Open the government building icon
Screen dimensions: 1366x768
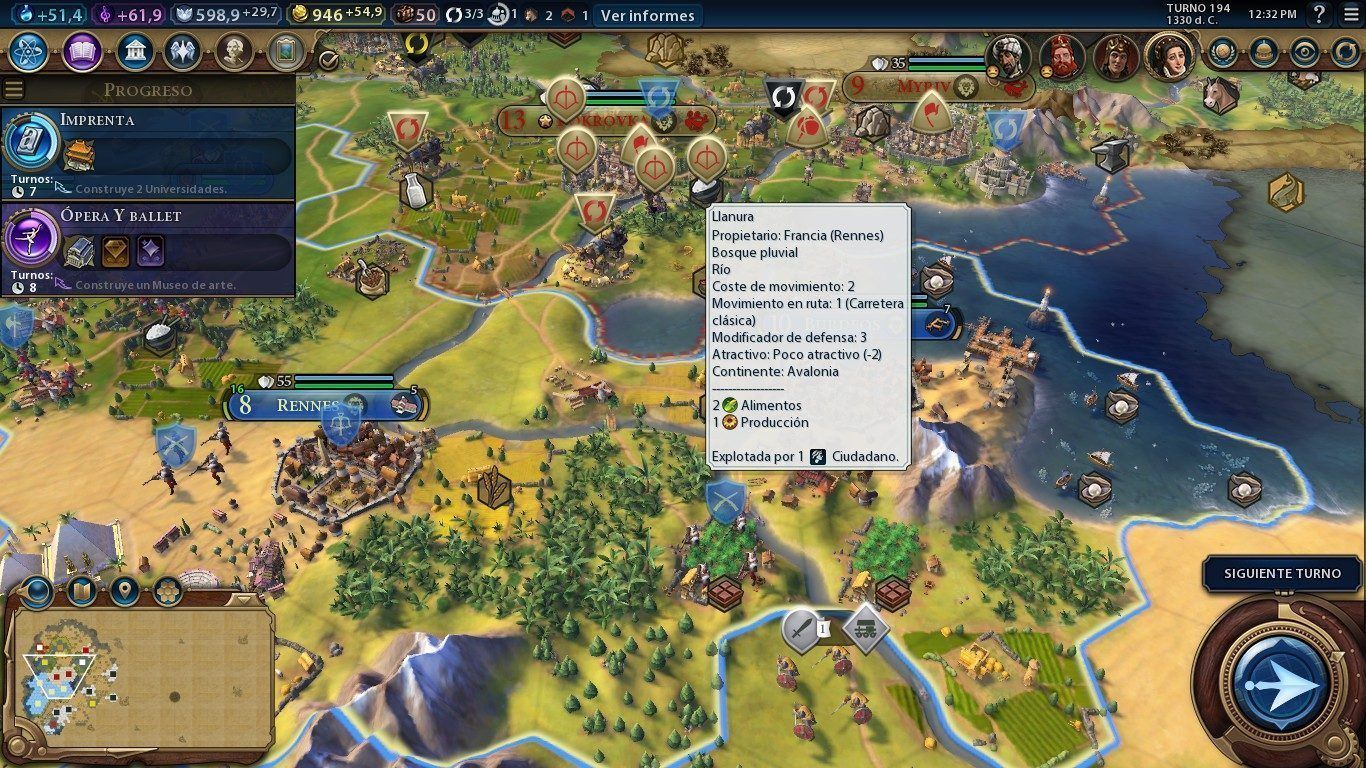pyautogui.click(x=134, y=51)
